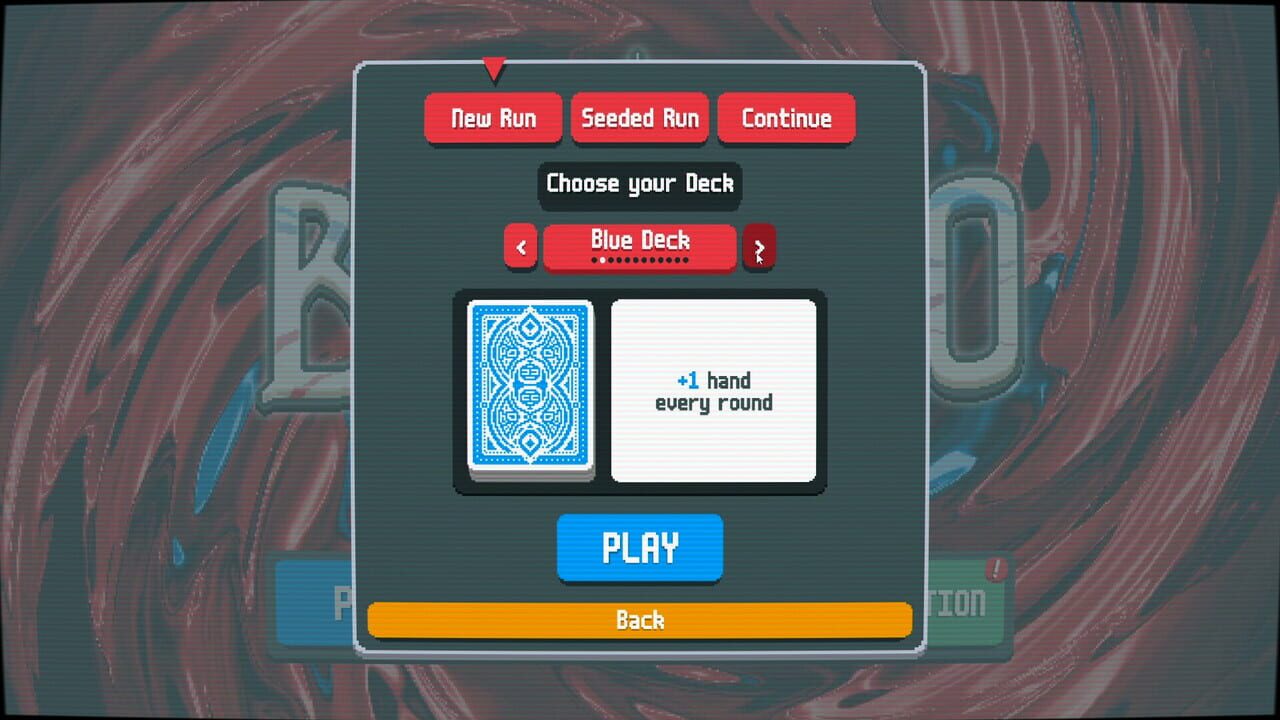Click a middle deck progress dot
The image size is (1280, 720).
tap(640, 260)
